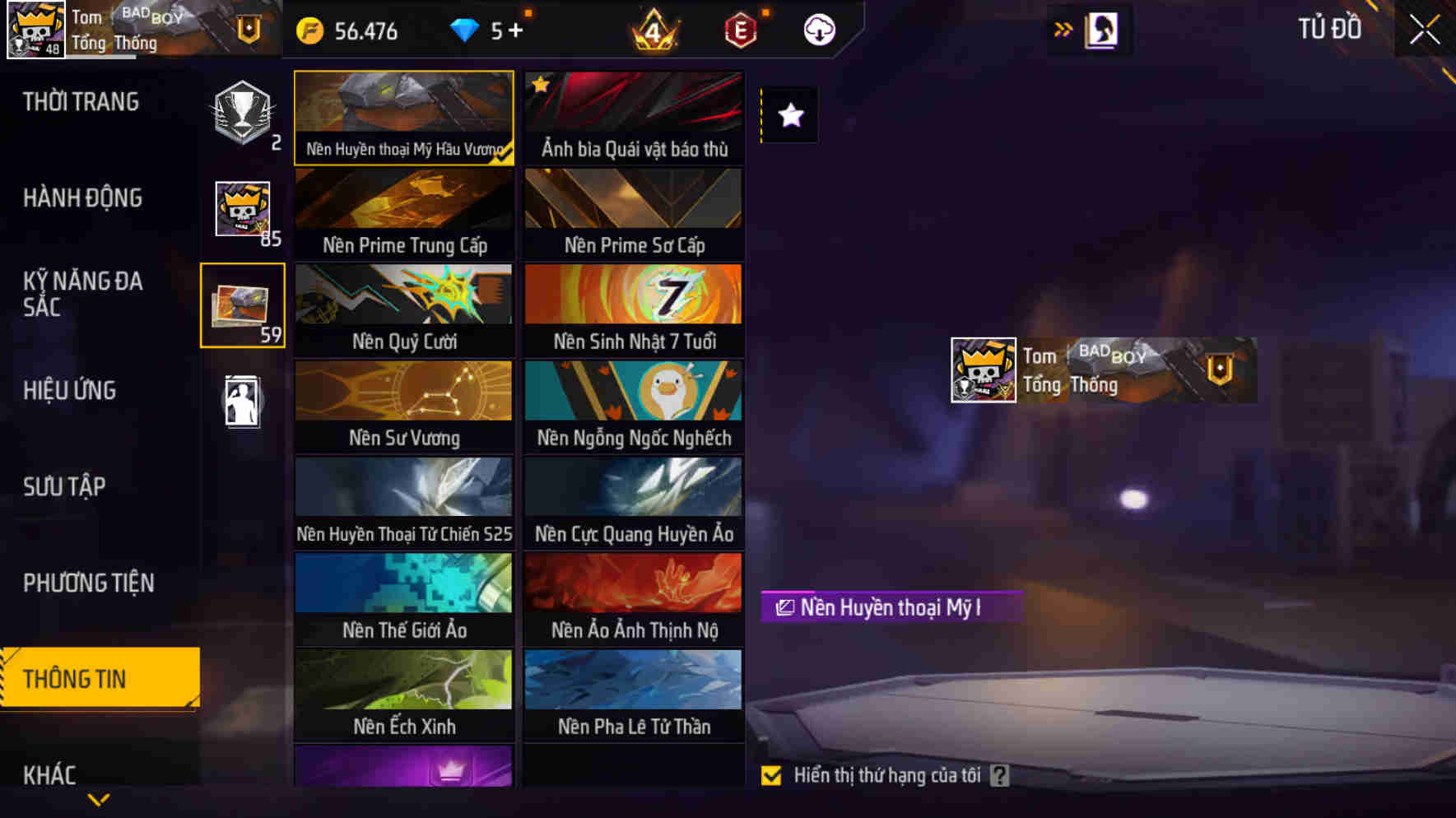Viewport: 1456px width, 818px height.
Task: Click the cloud download icon
Action: click(817, 31)
